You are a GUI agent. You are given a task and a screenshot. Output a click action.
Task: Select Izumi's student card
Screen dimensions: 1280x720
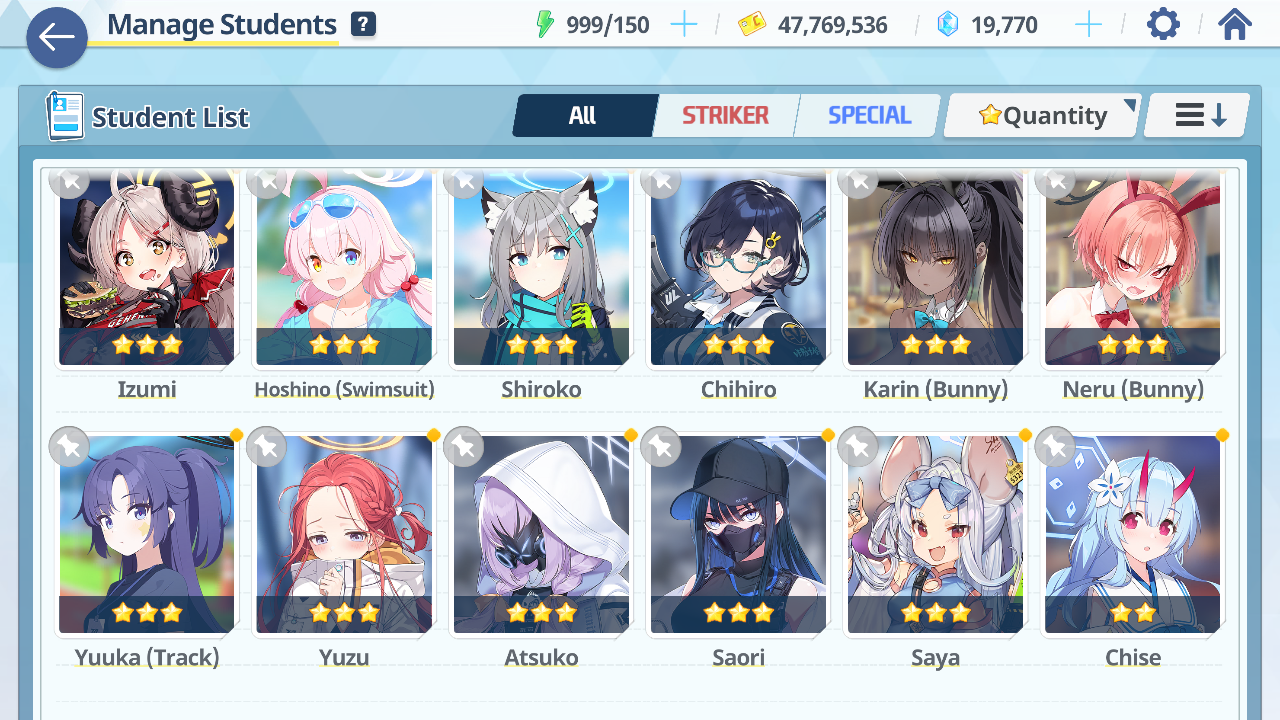click(147, 270)
